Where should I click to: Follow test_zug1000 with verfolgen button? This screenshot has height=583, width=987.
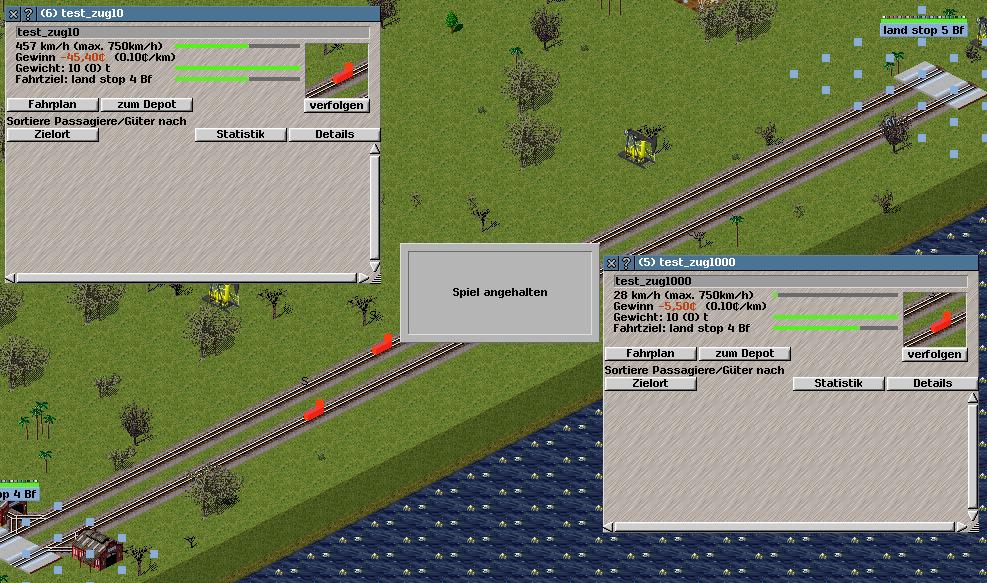pyautogui.click(x=935, y=354)
